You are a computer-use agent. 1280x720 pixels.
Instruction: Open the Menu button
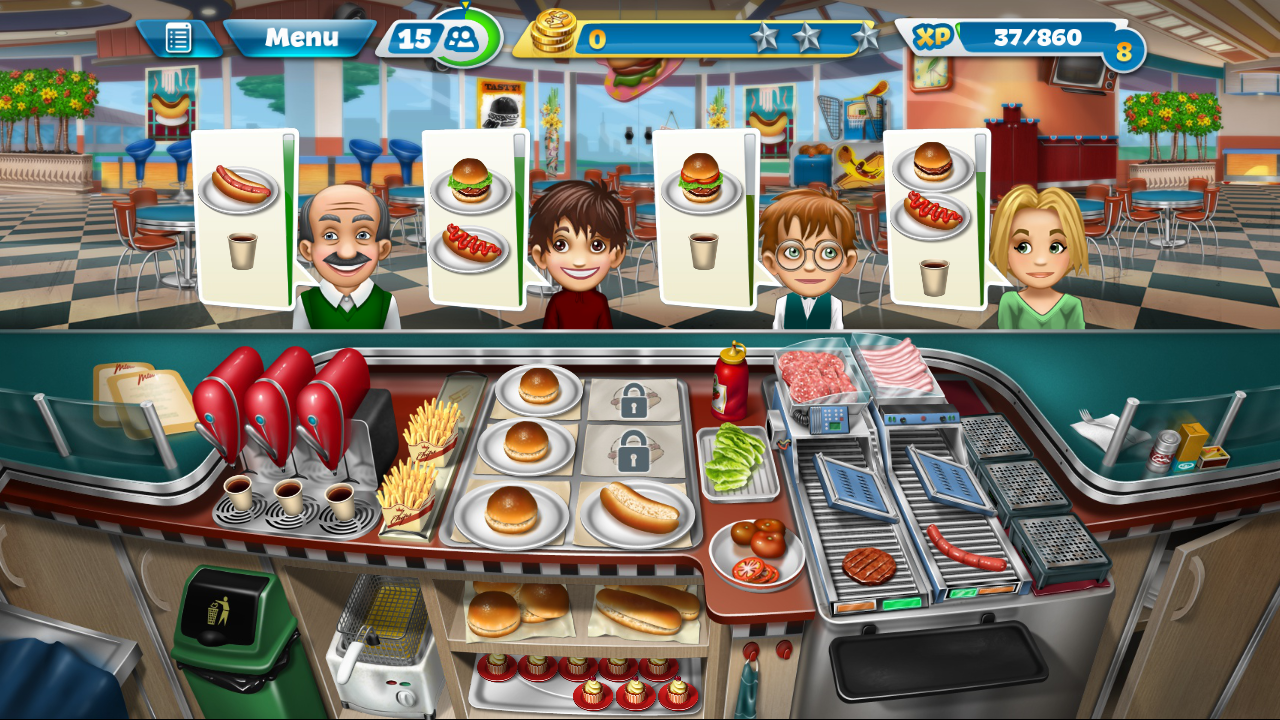(x=300, y=38)
